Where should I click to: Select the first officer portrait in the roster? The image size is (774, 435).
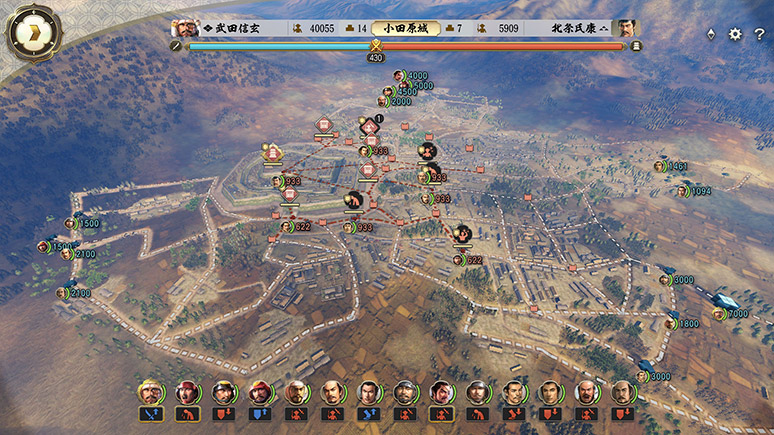point(151,392)
